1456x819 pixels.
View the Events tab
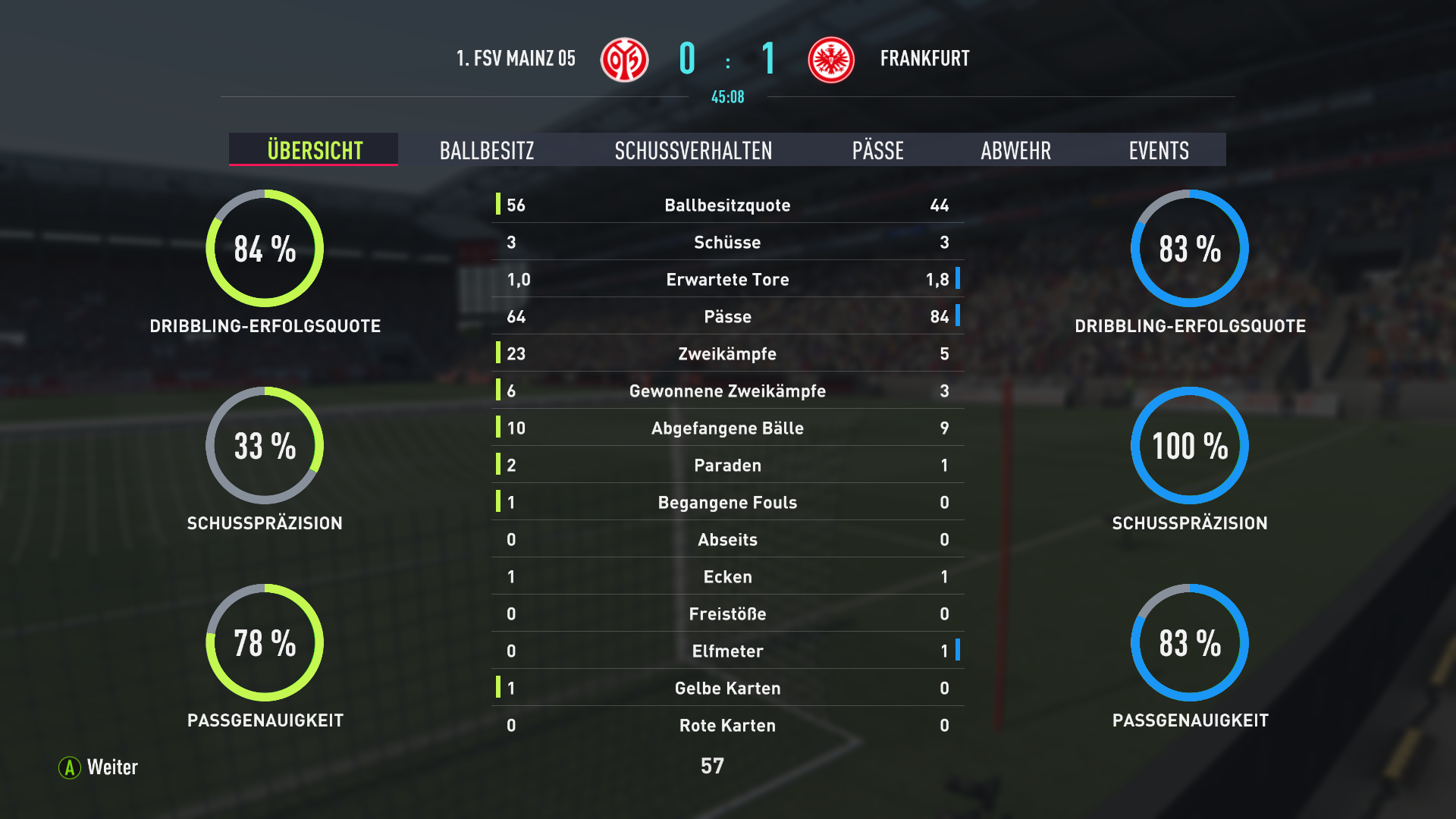coord(1158,150)
